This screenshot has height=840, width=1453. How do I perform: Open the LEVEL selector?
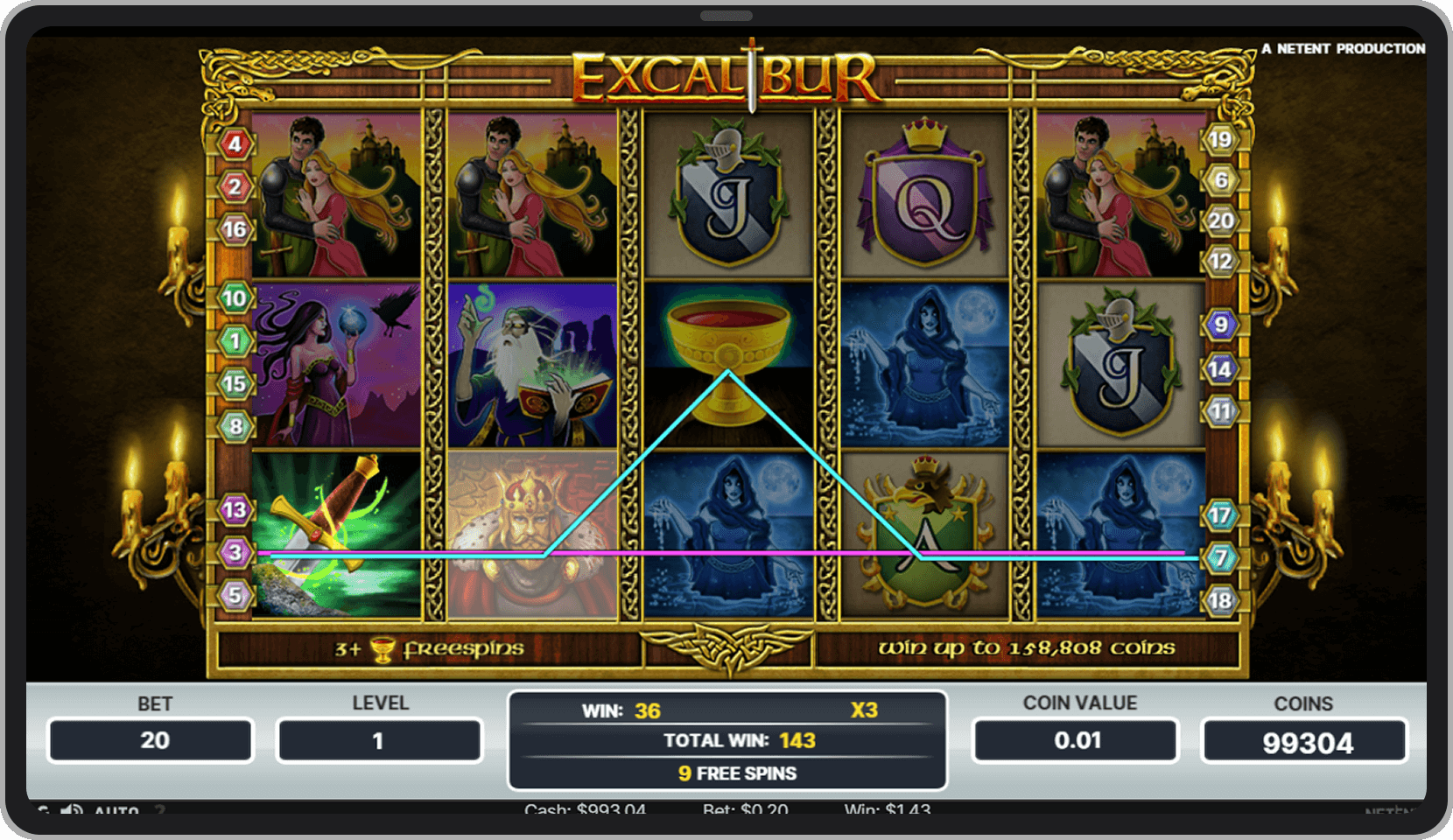pyautogui.click(x=378, y=740)
